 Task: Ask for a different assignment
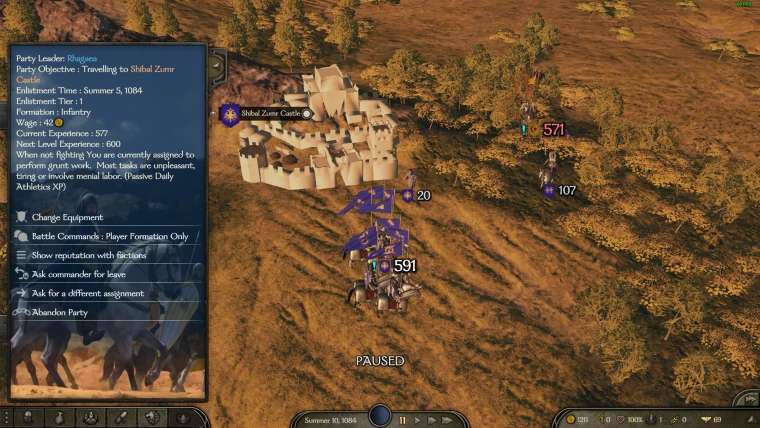(x=87, y=293)
